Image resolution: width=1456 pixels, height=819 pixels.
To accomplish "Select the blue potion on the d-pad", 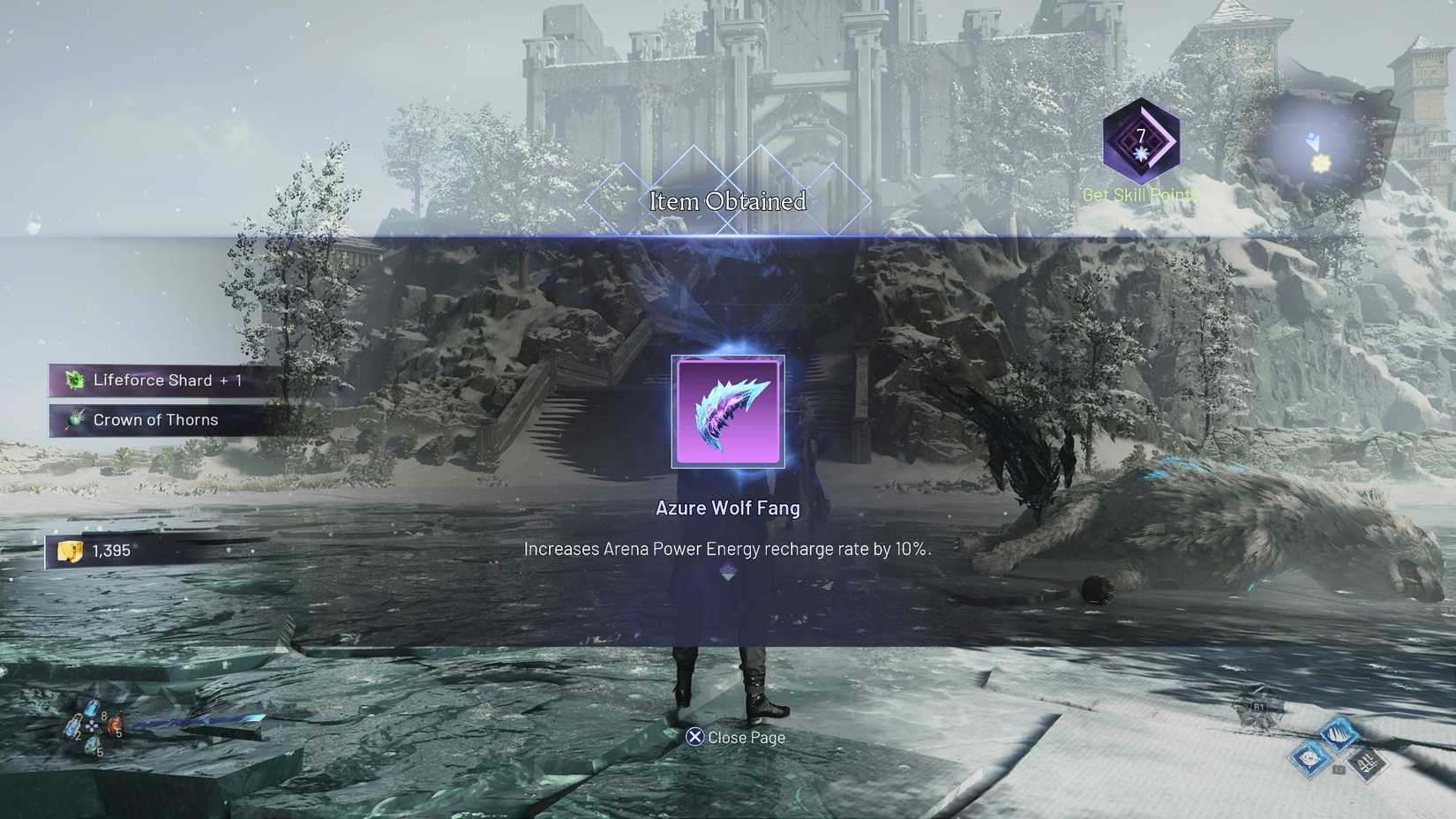I will [x=93, y=708].
